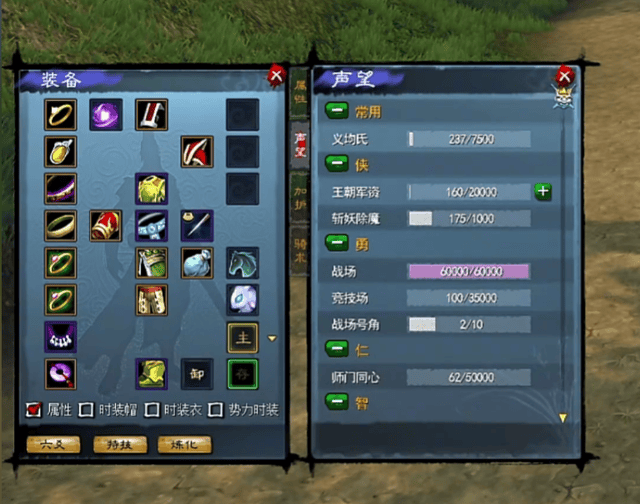Collapse the 勇 reputation section

[x=336, y=242]
